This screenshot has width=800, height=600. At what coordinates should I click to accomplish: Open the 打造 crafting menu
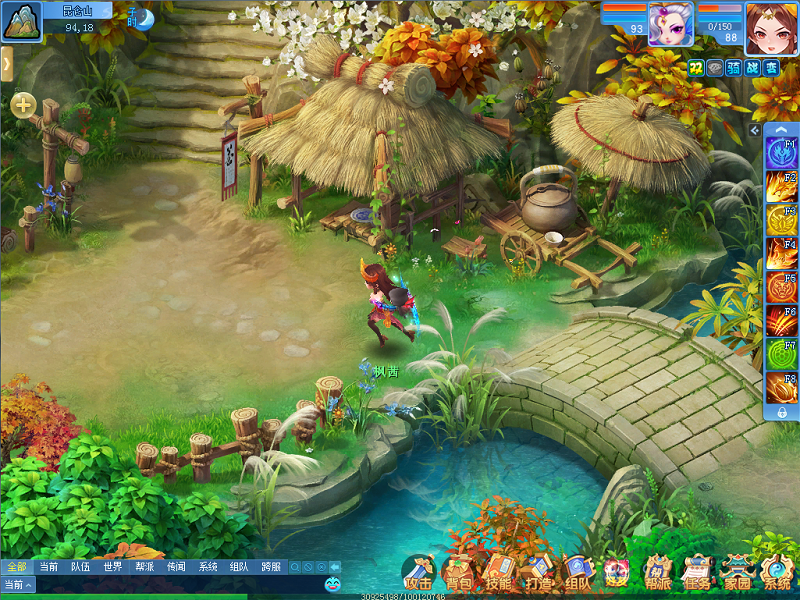538,573
